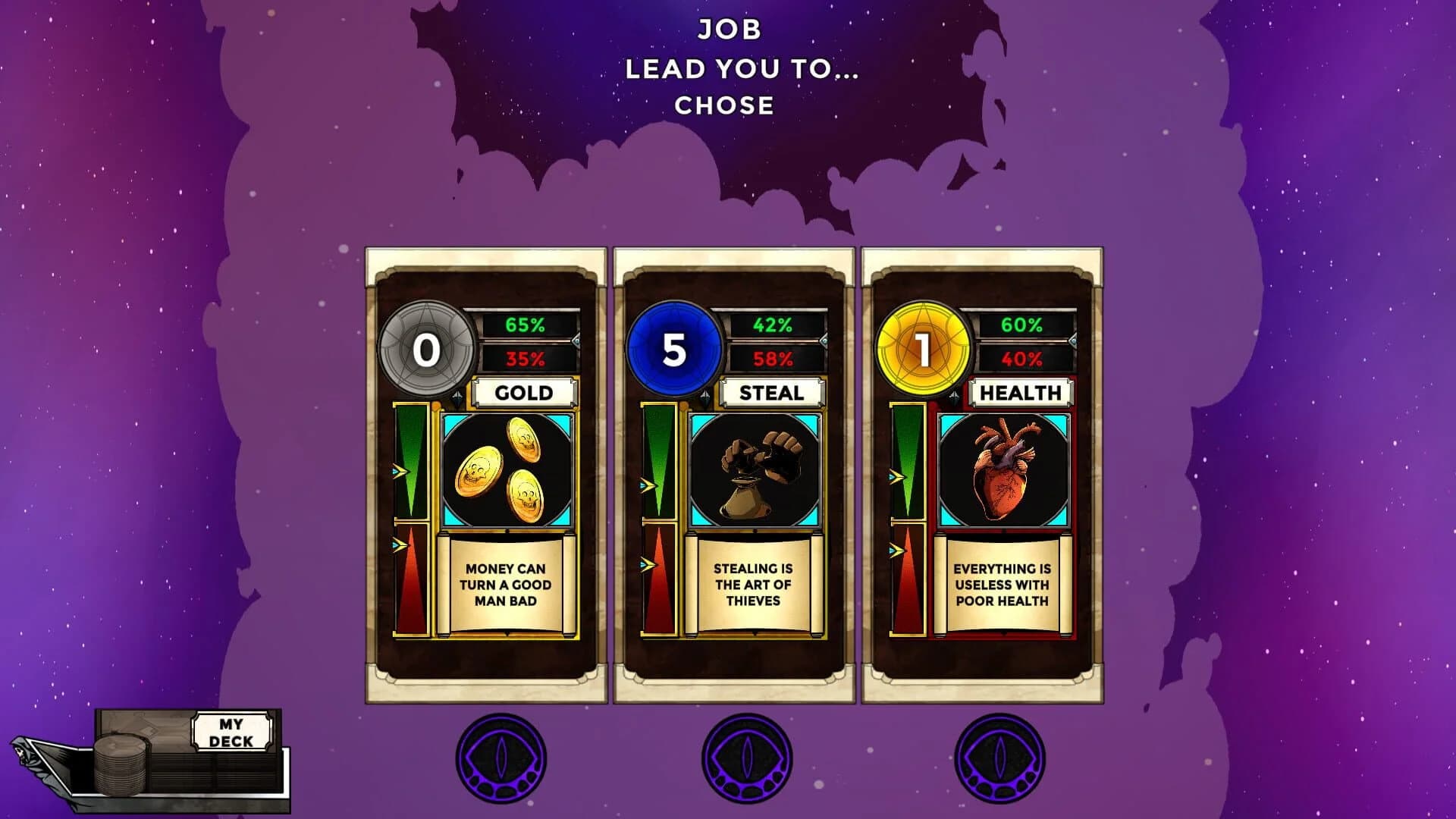Select the STEAL title plaque

pyautogui.click(x=772, y=393)
